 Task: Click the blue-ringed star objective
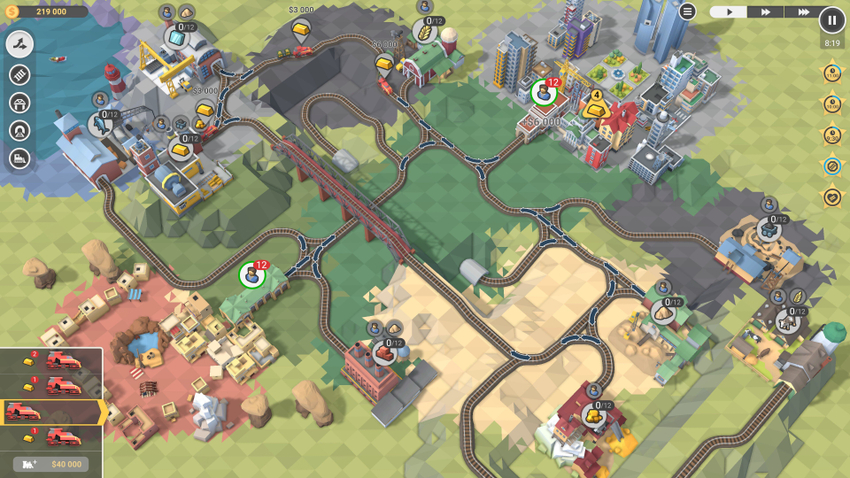pos(832,167)
